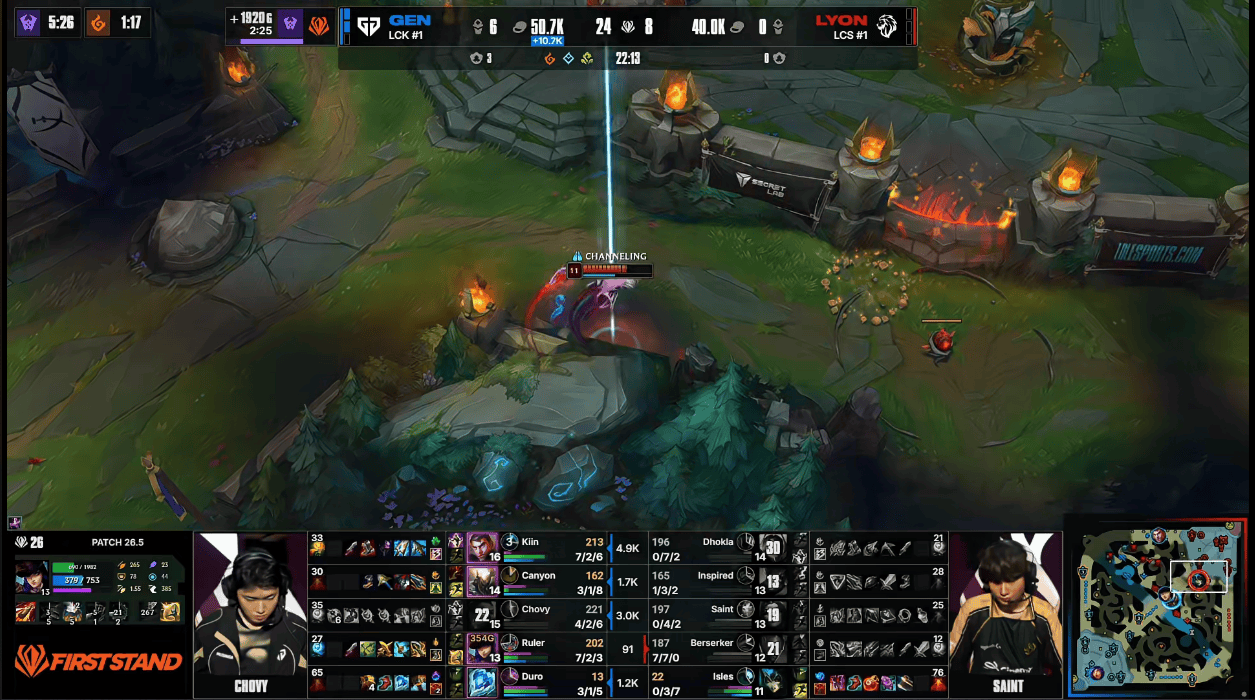Viewport: 1255px width, 700px height.
Task: Click the LYON team logo in the top bar
Action: 886,26
